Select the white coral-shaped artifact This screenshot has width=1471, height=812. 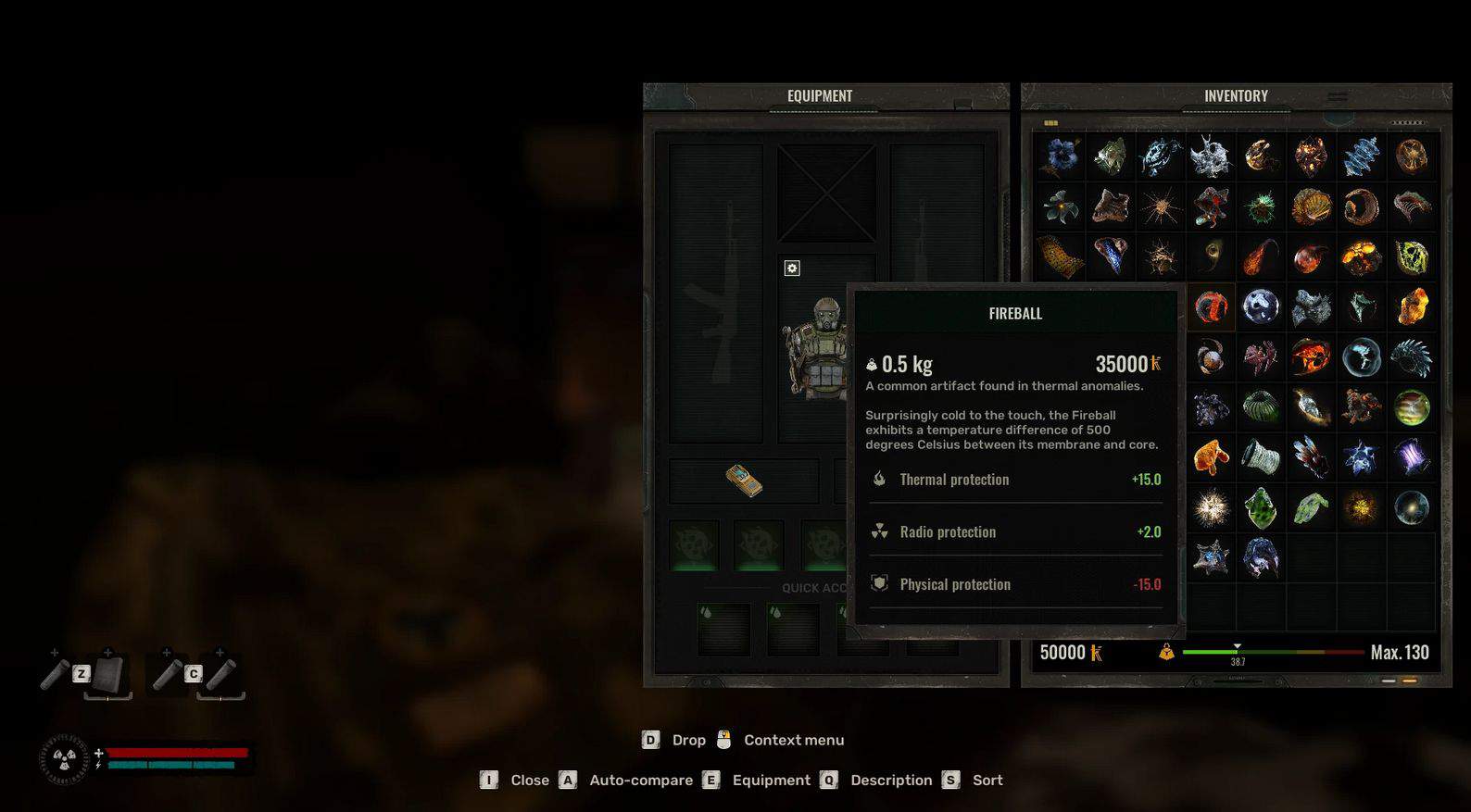coord(1211,156)
